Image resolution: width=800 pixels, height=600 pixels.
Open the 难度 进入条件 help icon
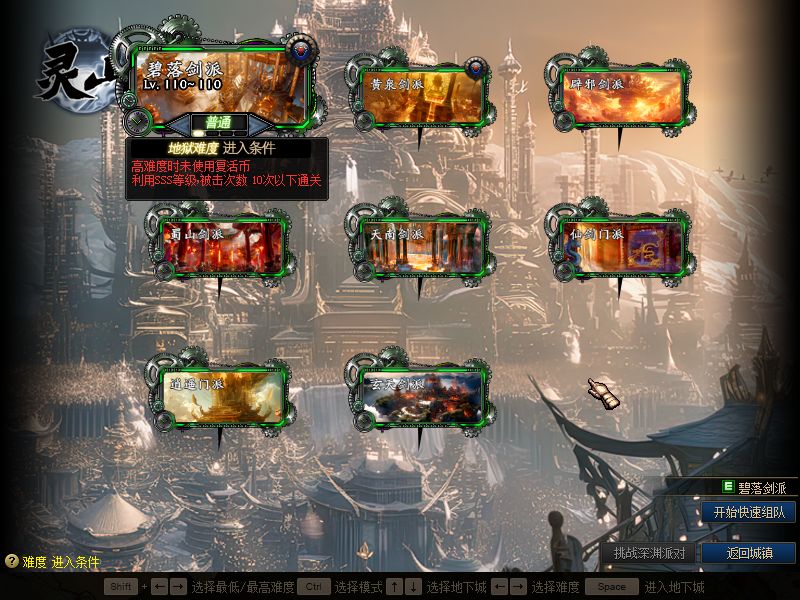(12, 562)
